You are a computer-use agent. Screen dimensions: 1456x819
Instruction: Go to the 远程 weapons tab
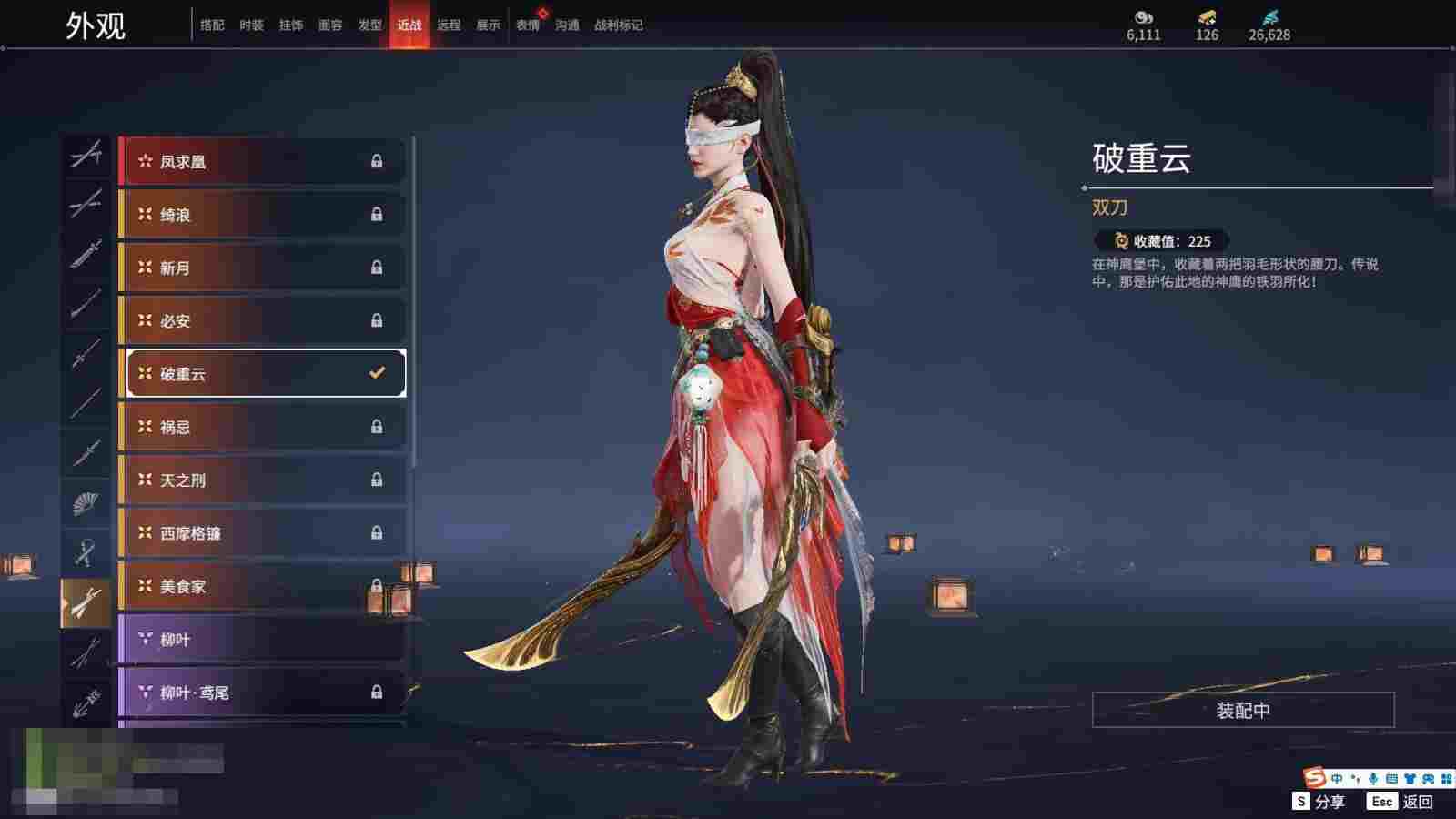pyautogui.click(x=449, y=25)
